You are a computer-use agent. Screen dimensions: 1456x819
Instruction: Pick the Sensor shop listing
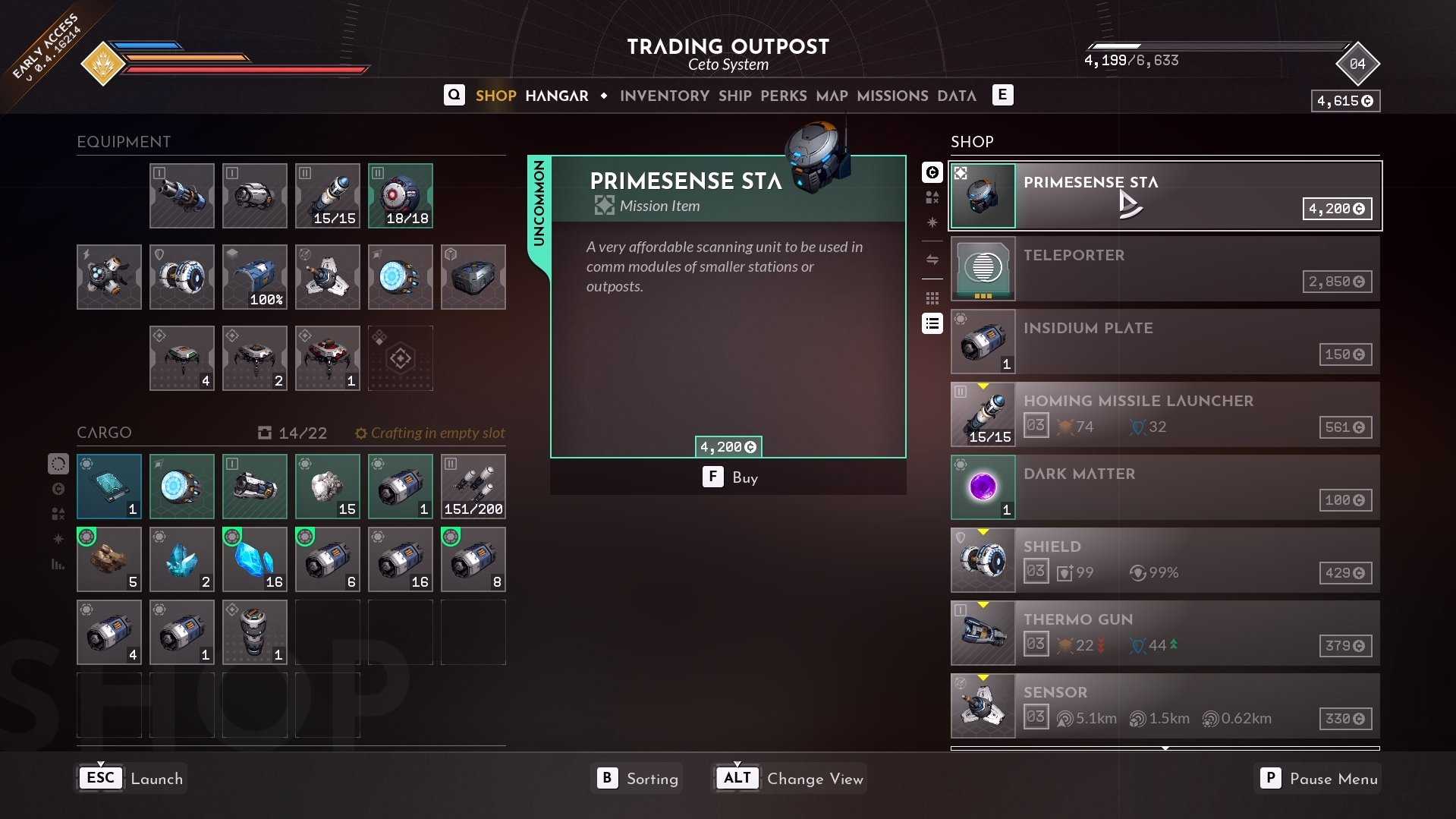point(1165,706)
